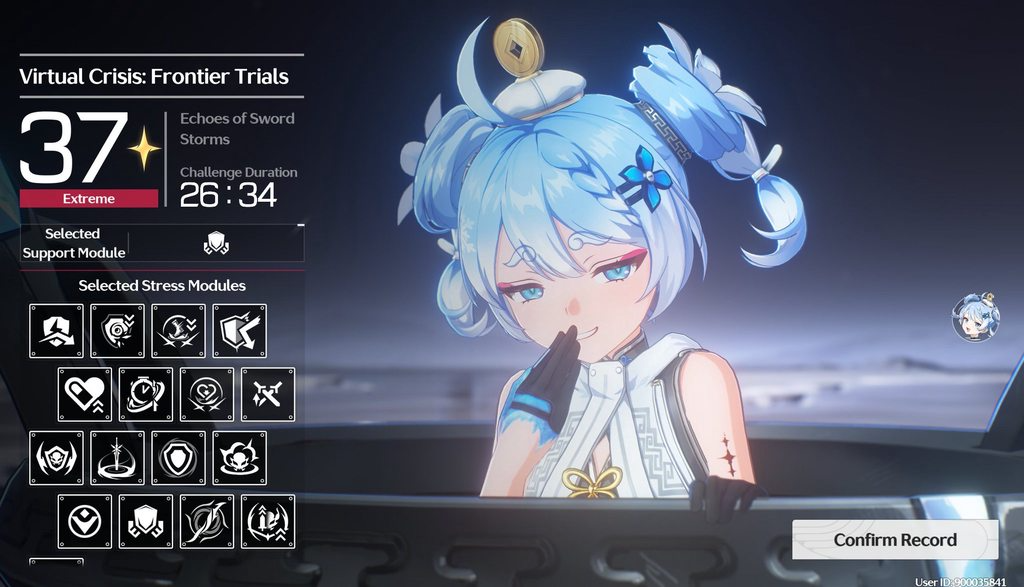Screen dimensions: 1024x587
Task: Select the heart with bandage stress module
Action: click(x=85, y=394)
